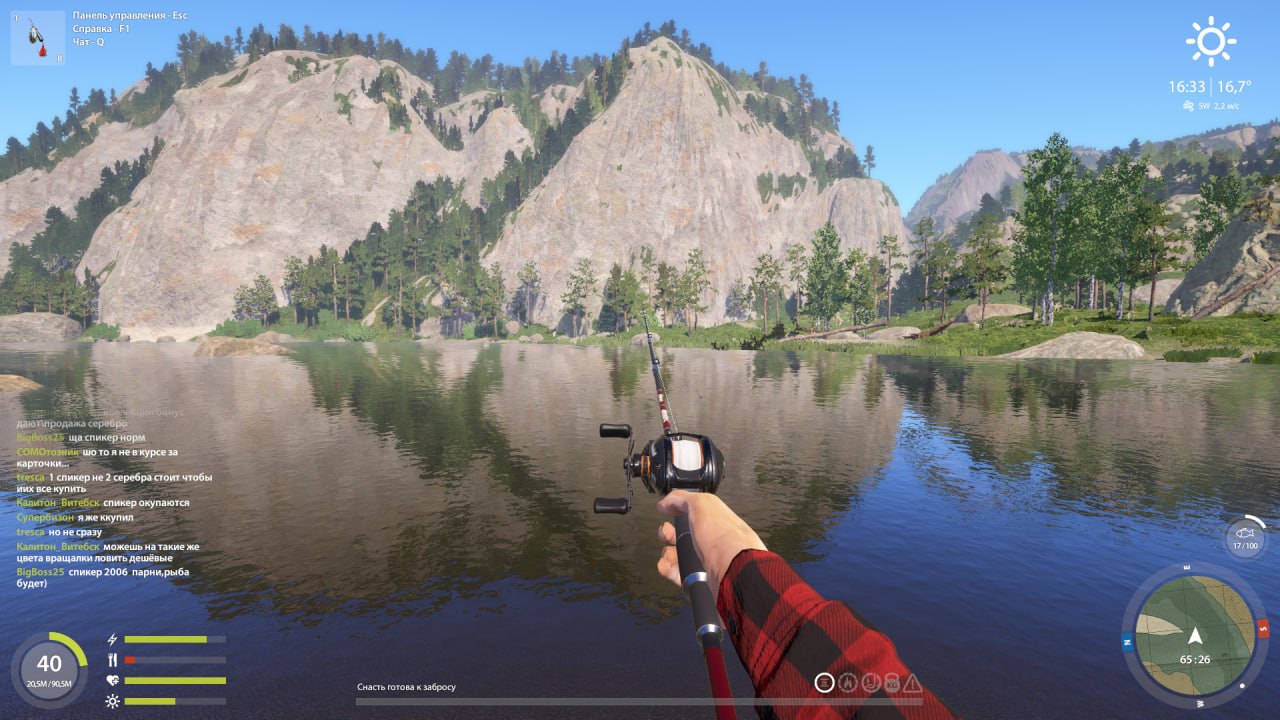Open the circular minimap
The width and height of the screenshot is (1280, 720).
click(1195, 630)
